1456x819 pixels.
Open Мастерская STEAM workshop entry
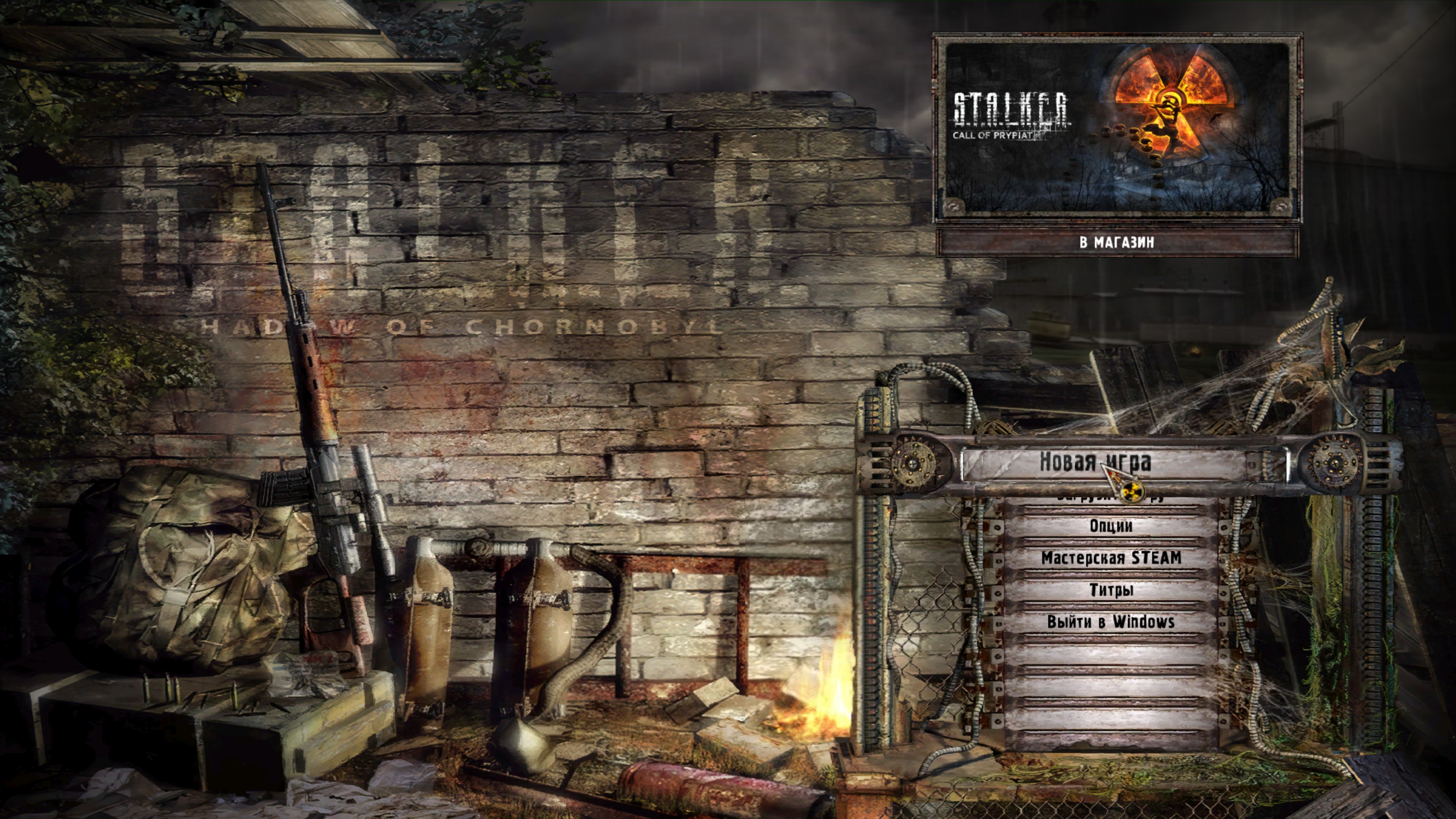(1111, 559)
